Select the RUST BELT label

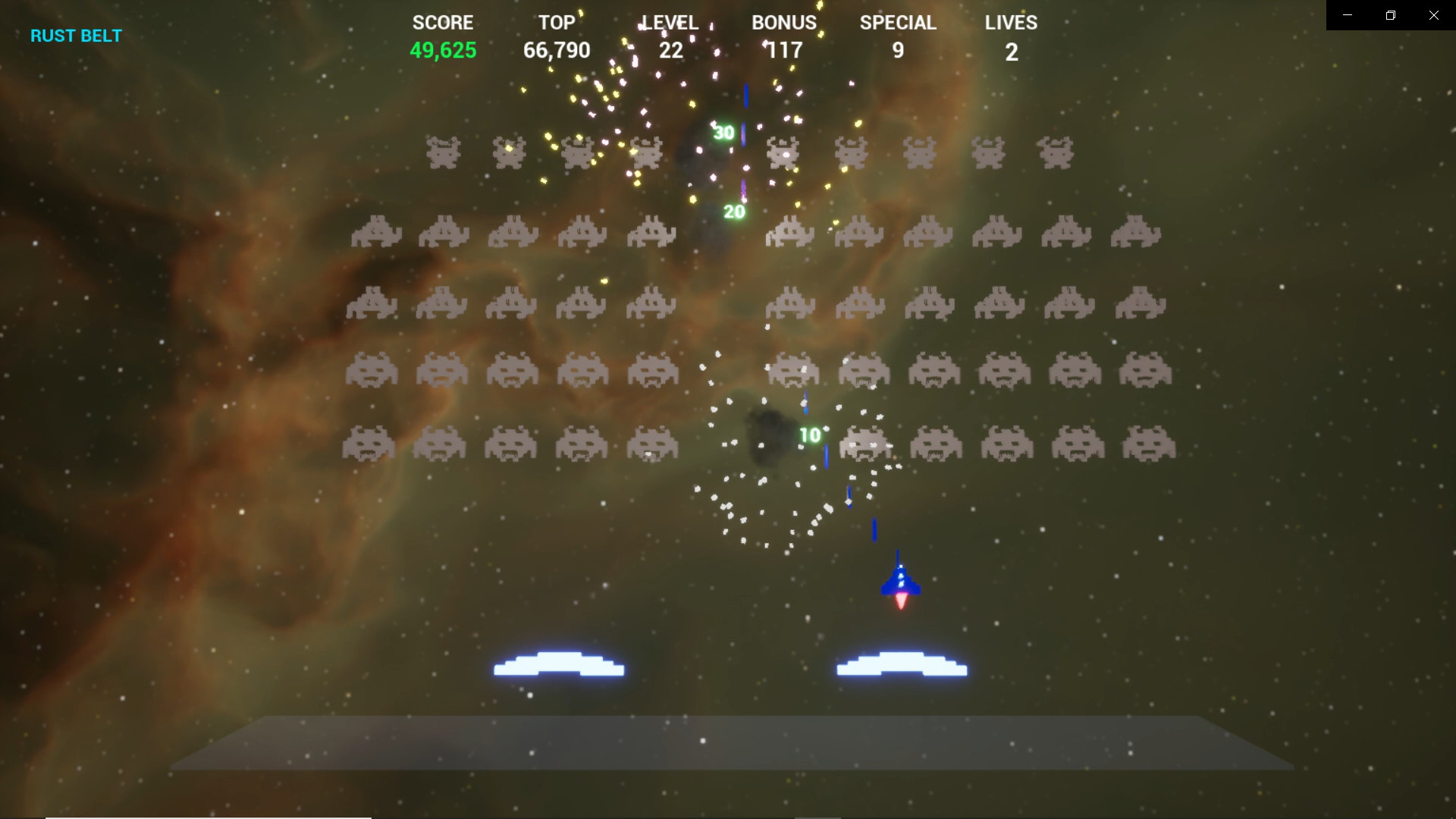pos(76,35)
